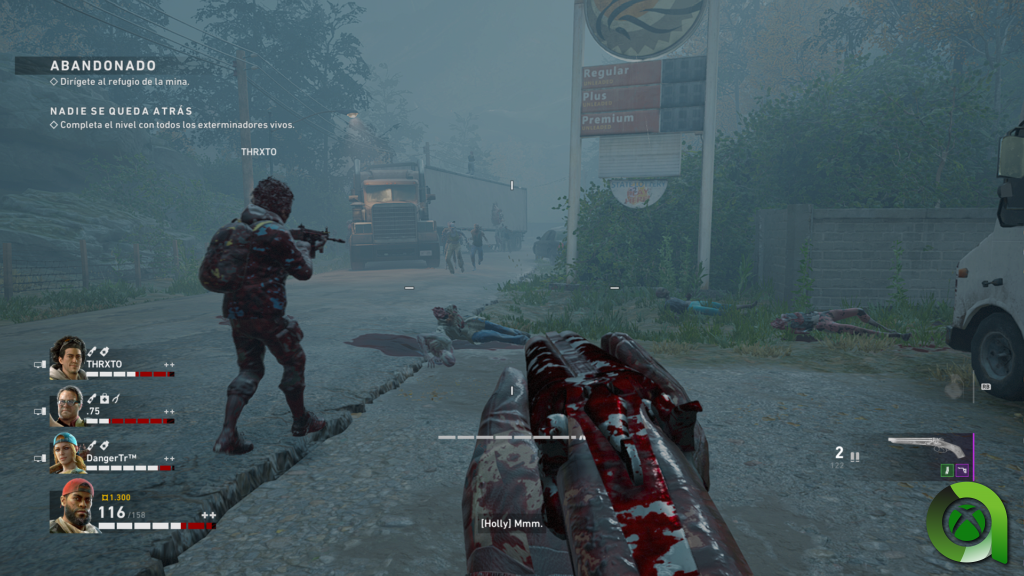1024x576 pixels.
Task: Select the double-barrel shotgun weapon slot
Action: tap(926, 446)
